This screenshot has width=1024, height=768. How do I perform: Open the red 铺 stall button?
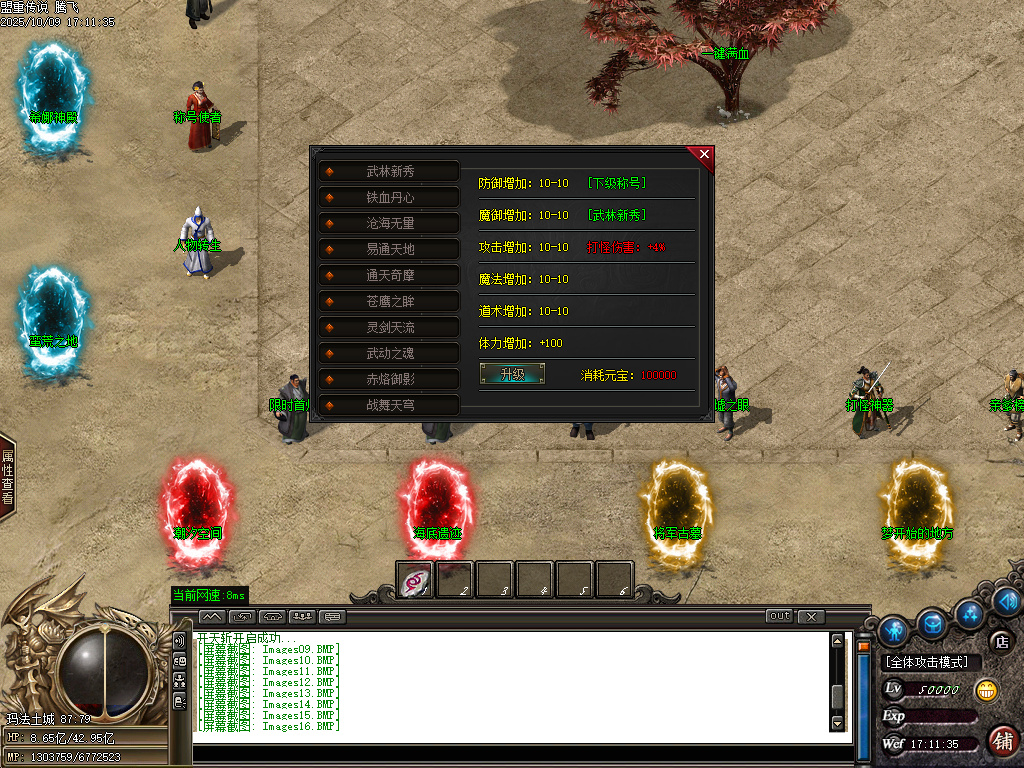pyautogui.click(x=1002, y=741)
